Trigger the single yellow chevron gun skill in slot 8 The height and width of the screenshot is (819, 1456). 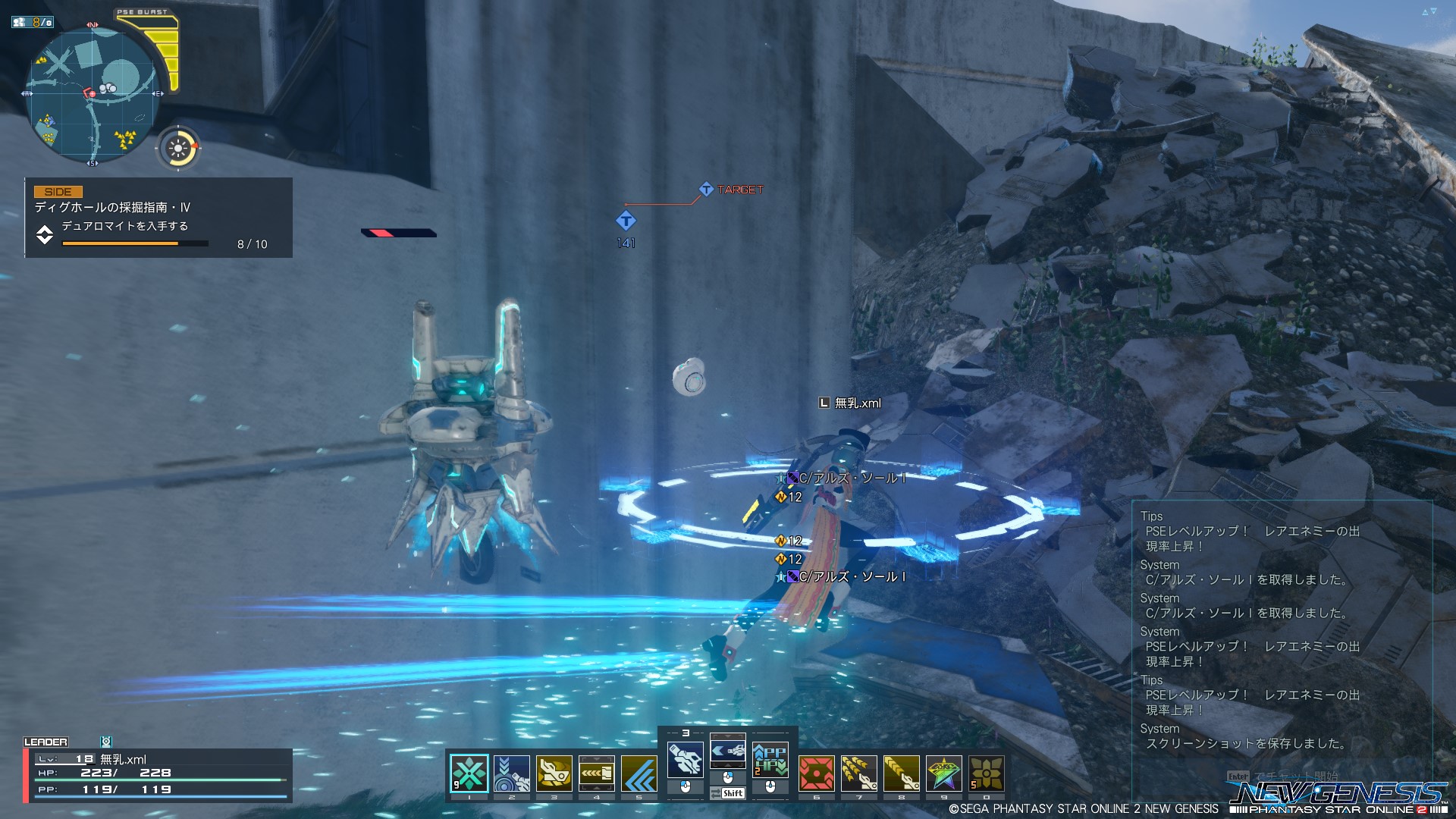pos(902,773)
